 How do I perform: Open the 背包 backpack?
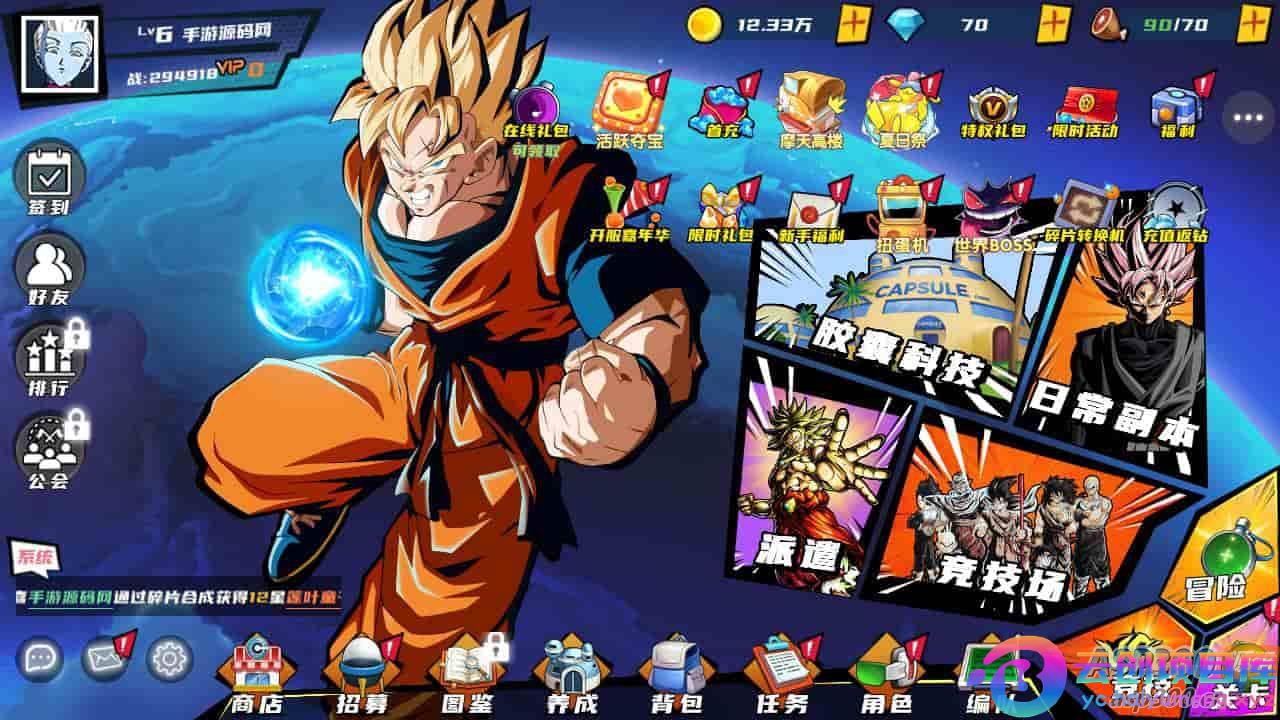tap(677, 677)
